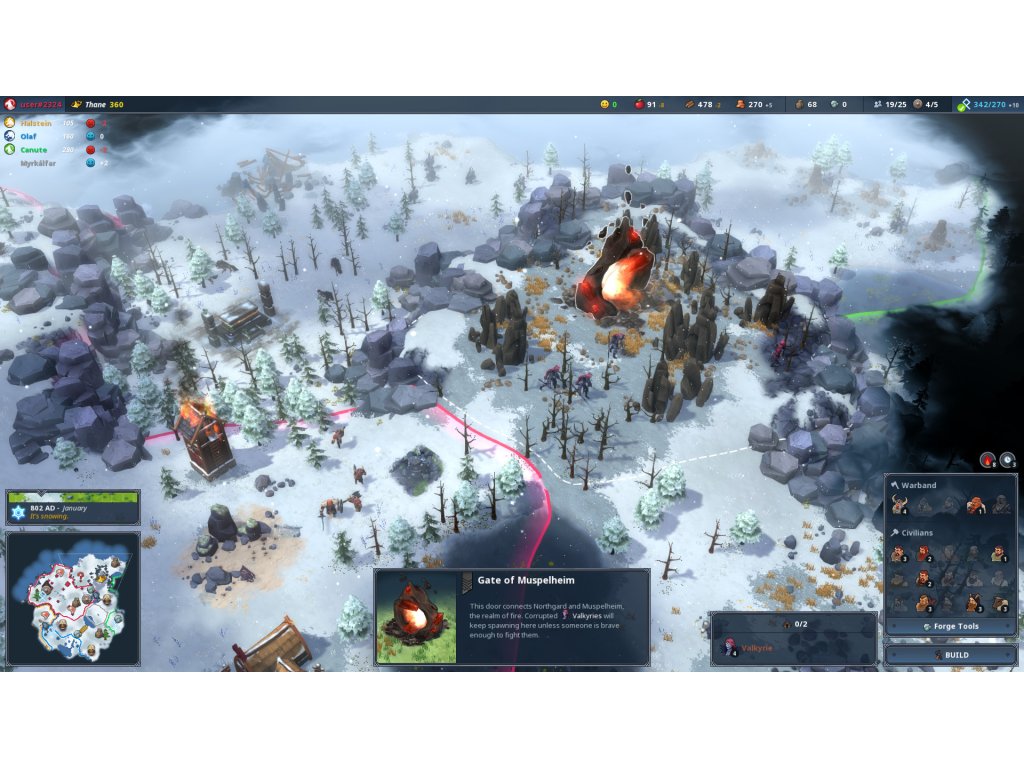The width and height of the screenshot is (1024, 768).
Task: Click the fire alert notification icon
Action: click(988, 460)
